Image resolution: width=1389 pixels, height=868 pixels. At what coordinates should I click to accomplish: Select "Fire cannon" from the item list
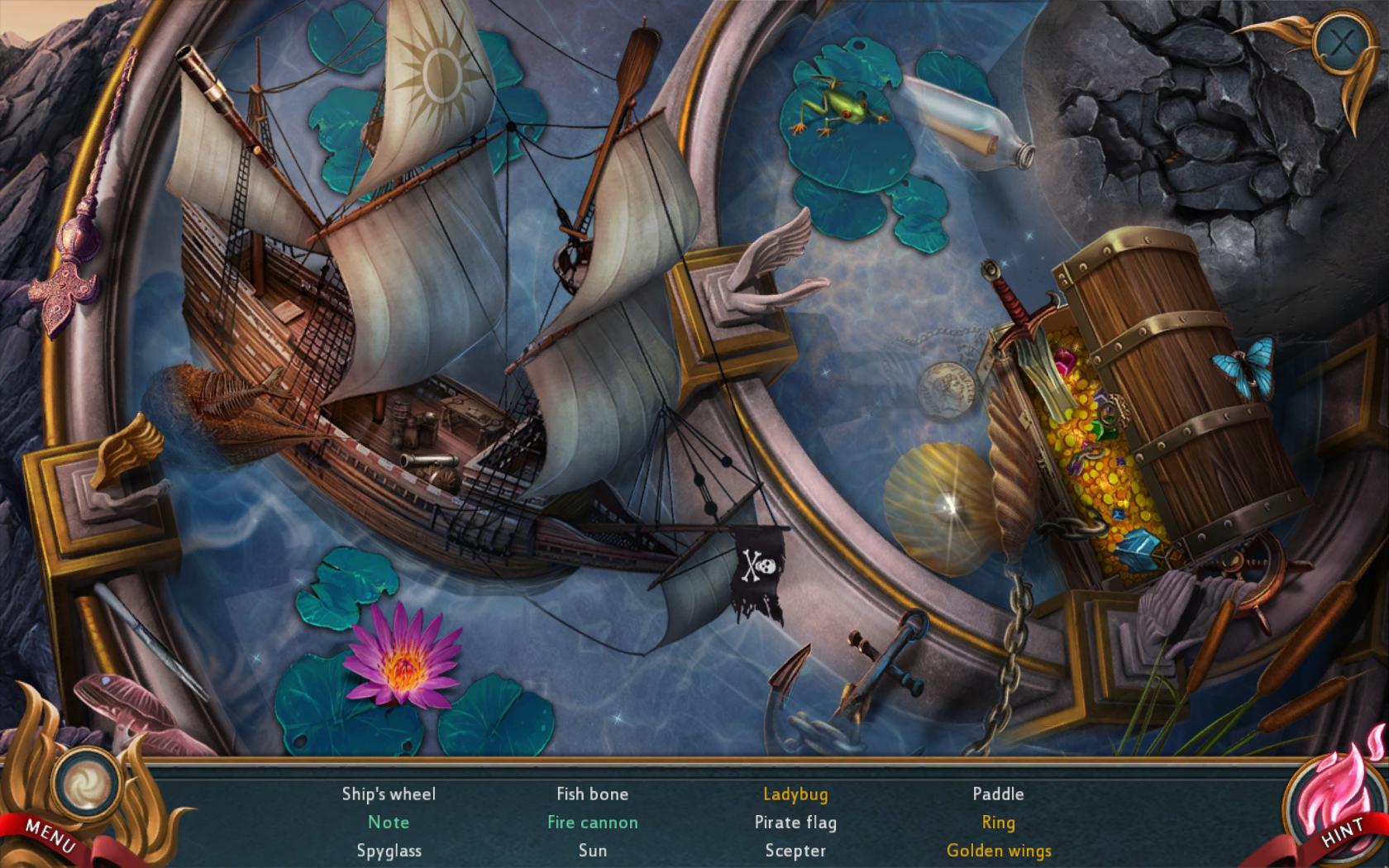(592, 822)
